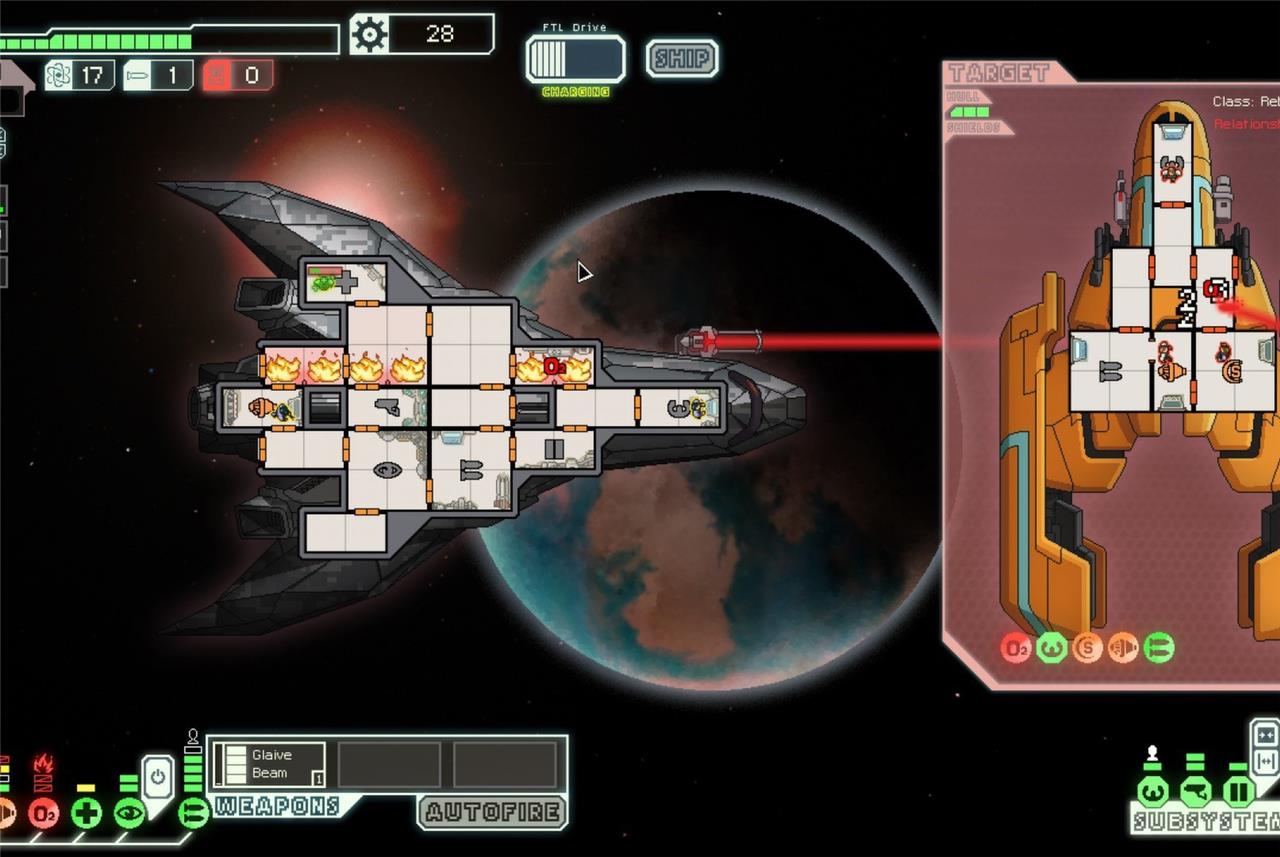1280x857 pixels.
Task: Click the piloting subsystem icon
Action: [x=1153, y=792]
